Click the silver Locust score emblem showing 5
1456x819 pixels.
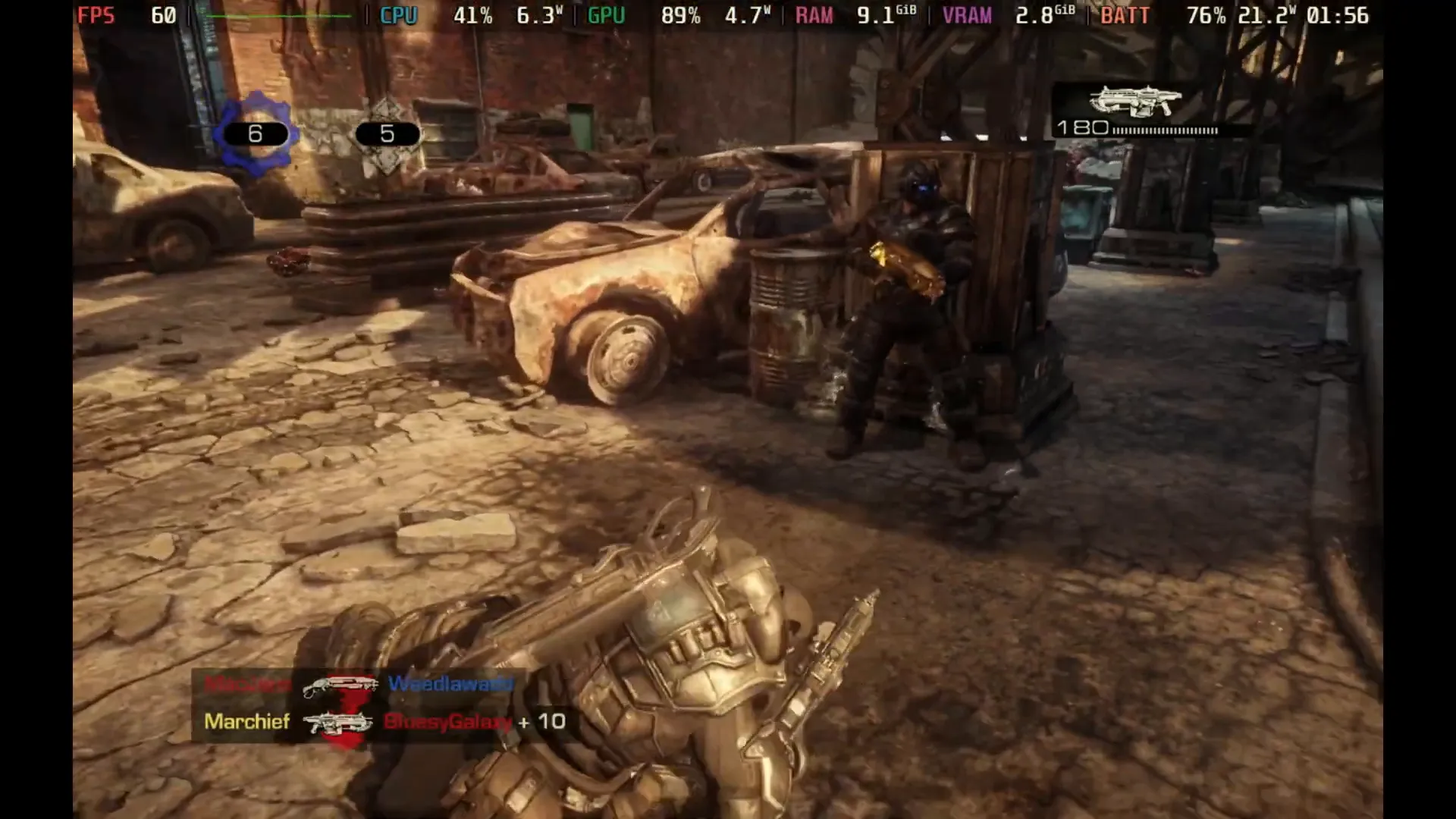pyautogui.click(x=387, y=133)
